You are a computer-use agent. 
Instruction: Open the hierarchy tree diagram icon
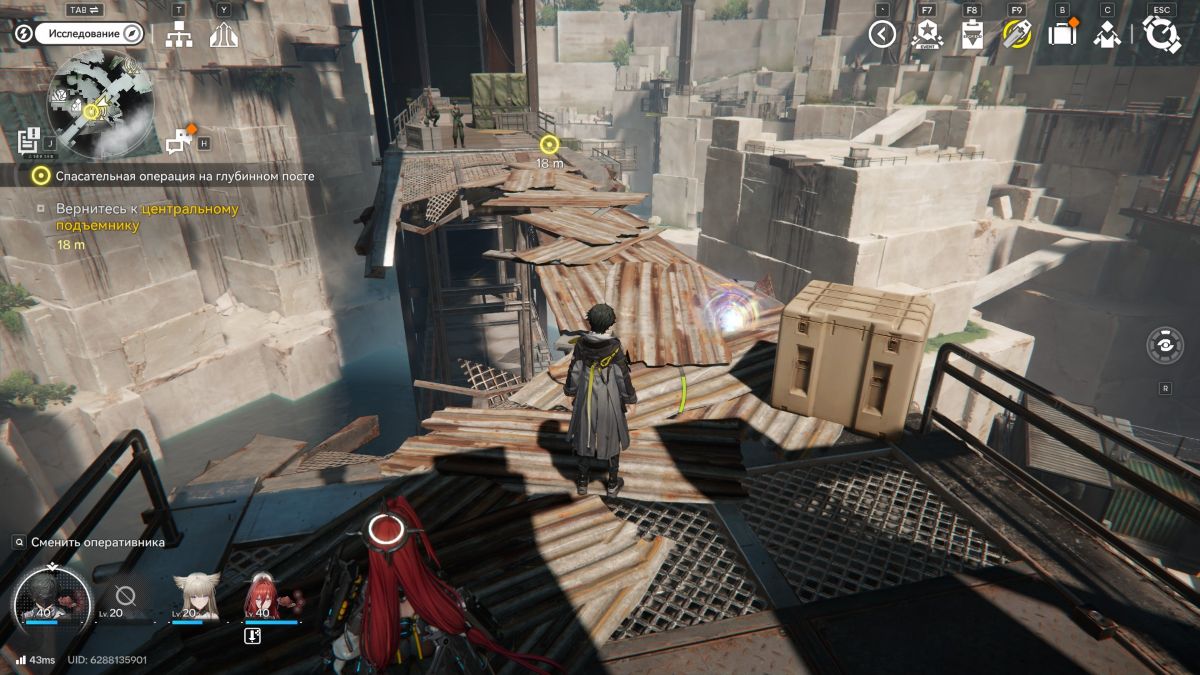[x=179, y=34]
